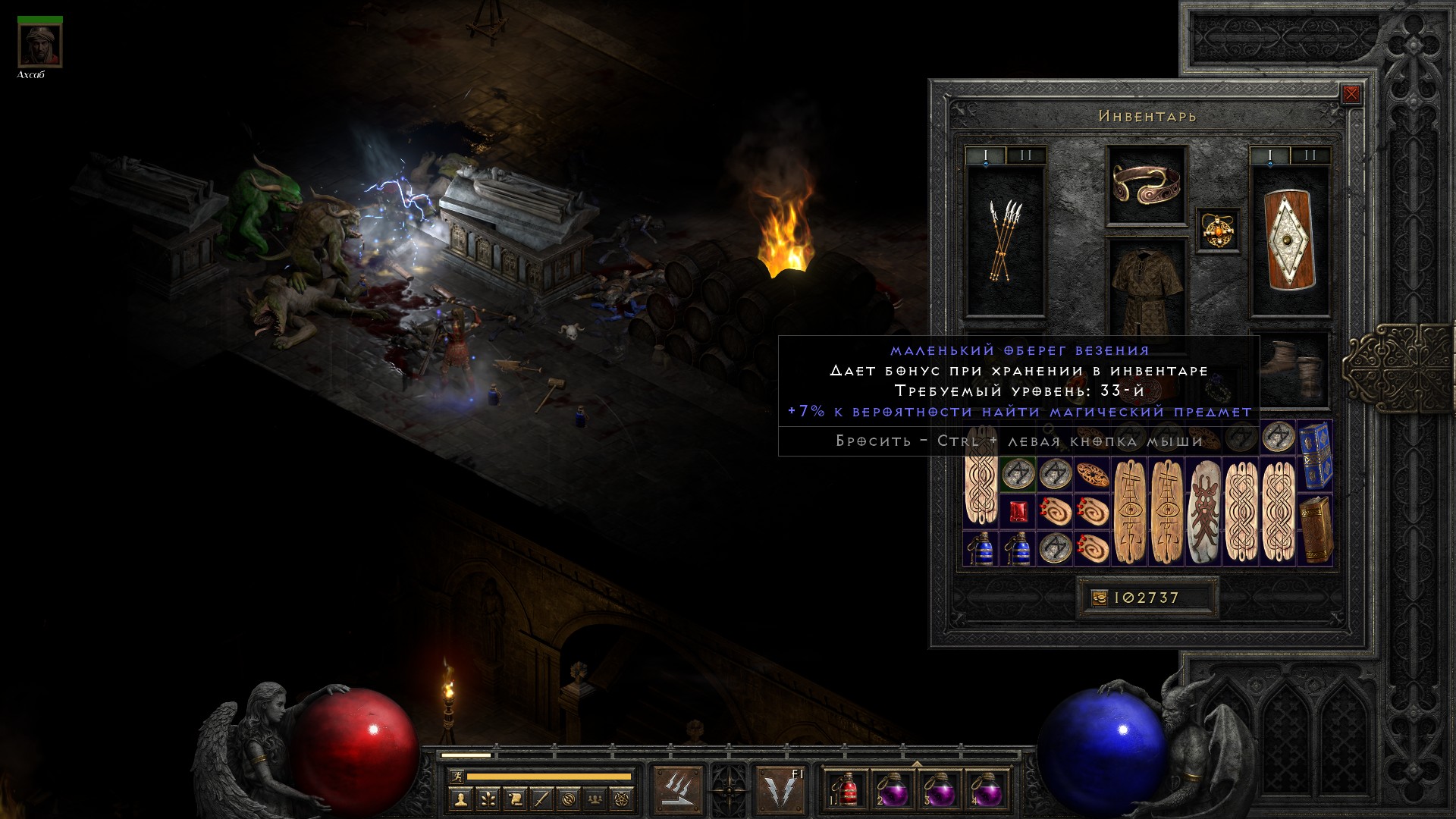Switch to weapon set II above the javelins
This screenshot has height=819, width=1456.
pyautogui.click(x=1025, y=156)
